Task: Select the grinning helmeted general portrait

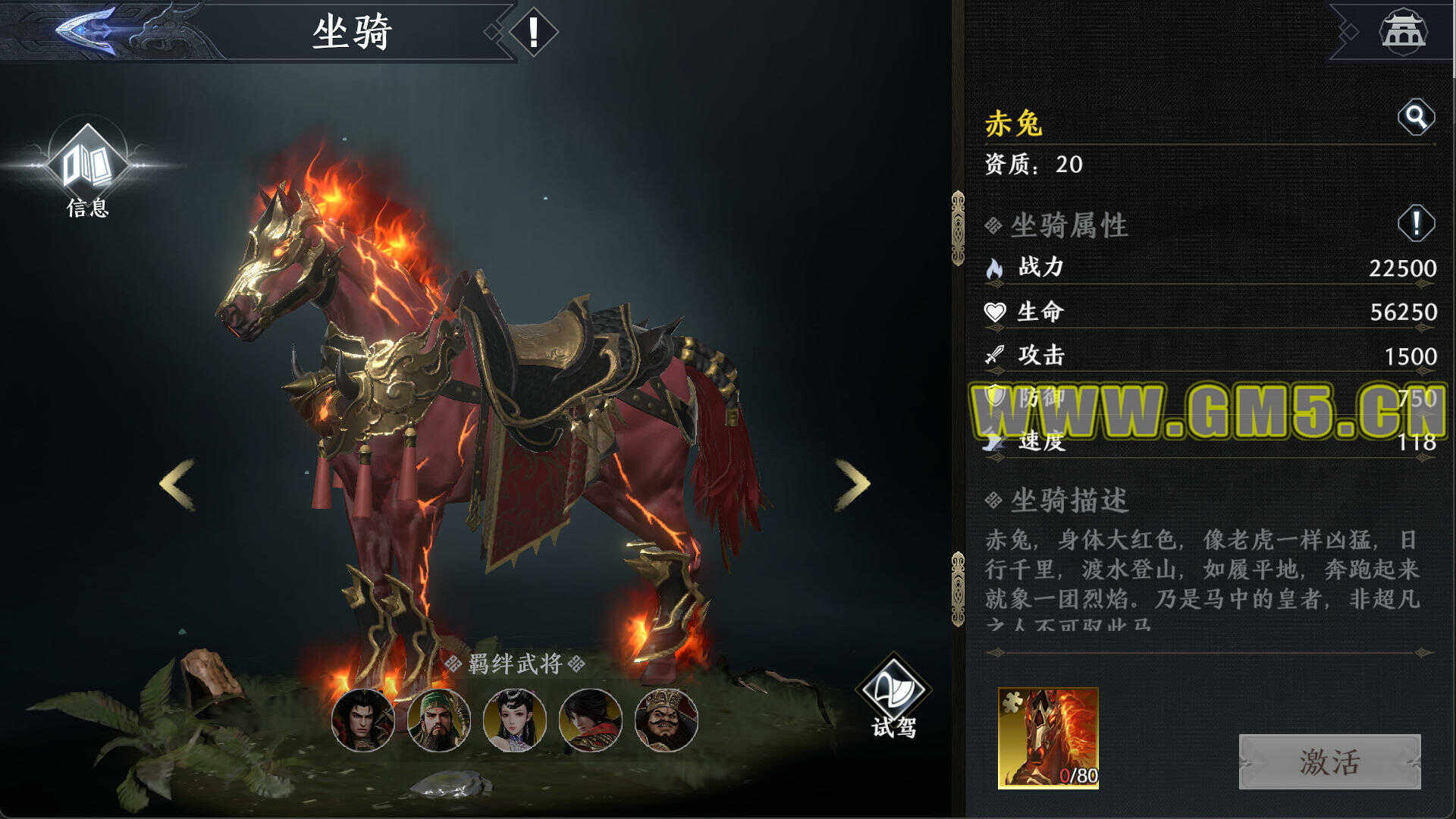Action: coord(666,720)
